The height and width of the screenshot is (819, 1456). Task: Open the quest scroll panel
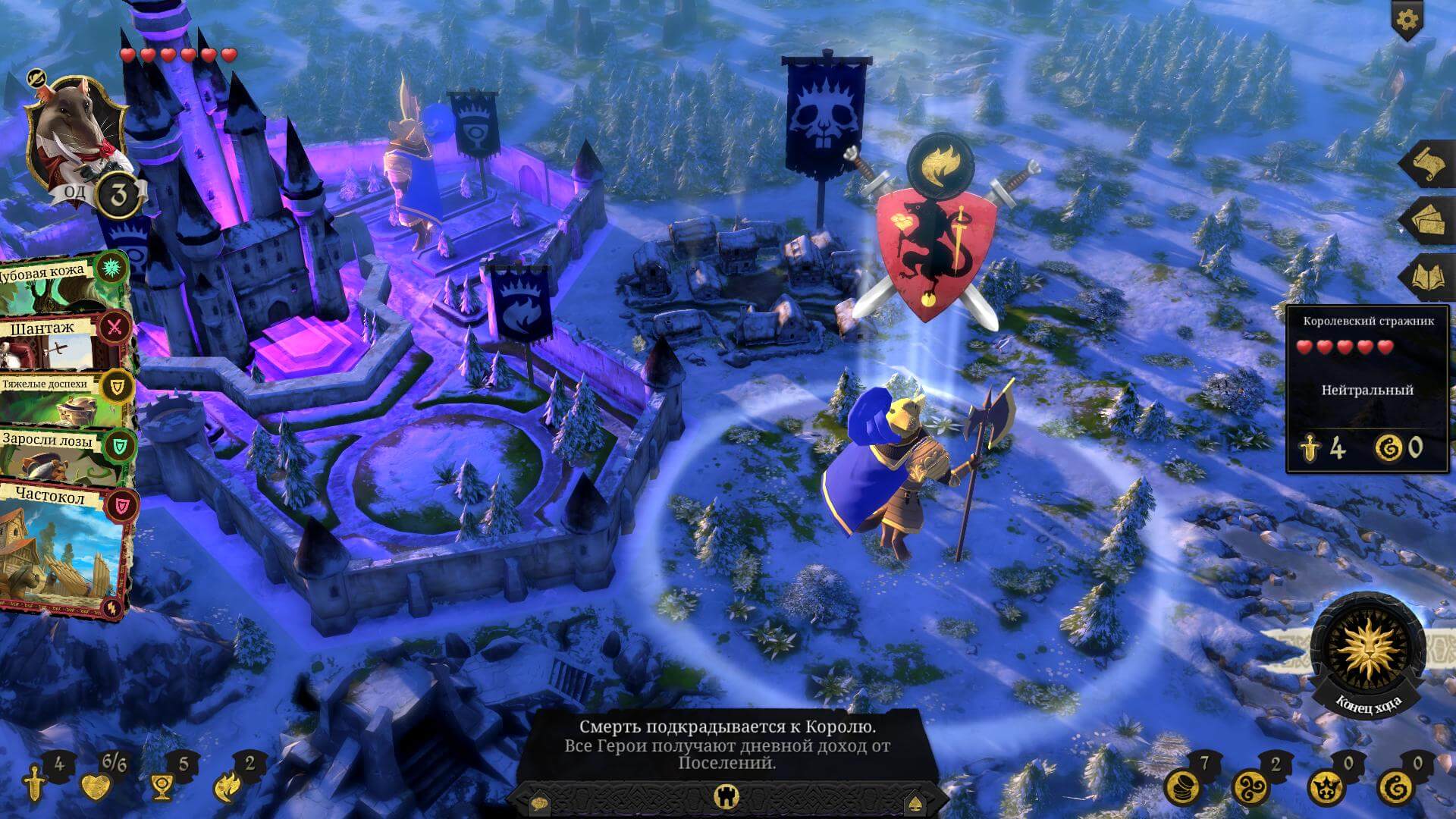pyautogui.click(x=1429, y=165)
